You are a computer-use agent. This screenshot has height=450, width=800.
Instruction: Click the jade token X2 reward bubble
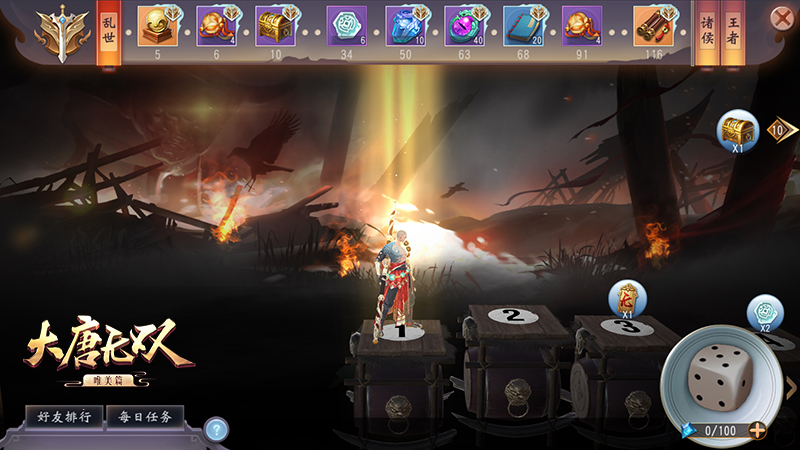pyautogui.click(x=765, y=312)
